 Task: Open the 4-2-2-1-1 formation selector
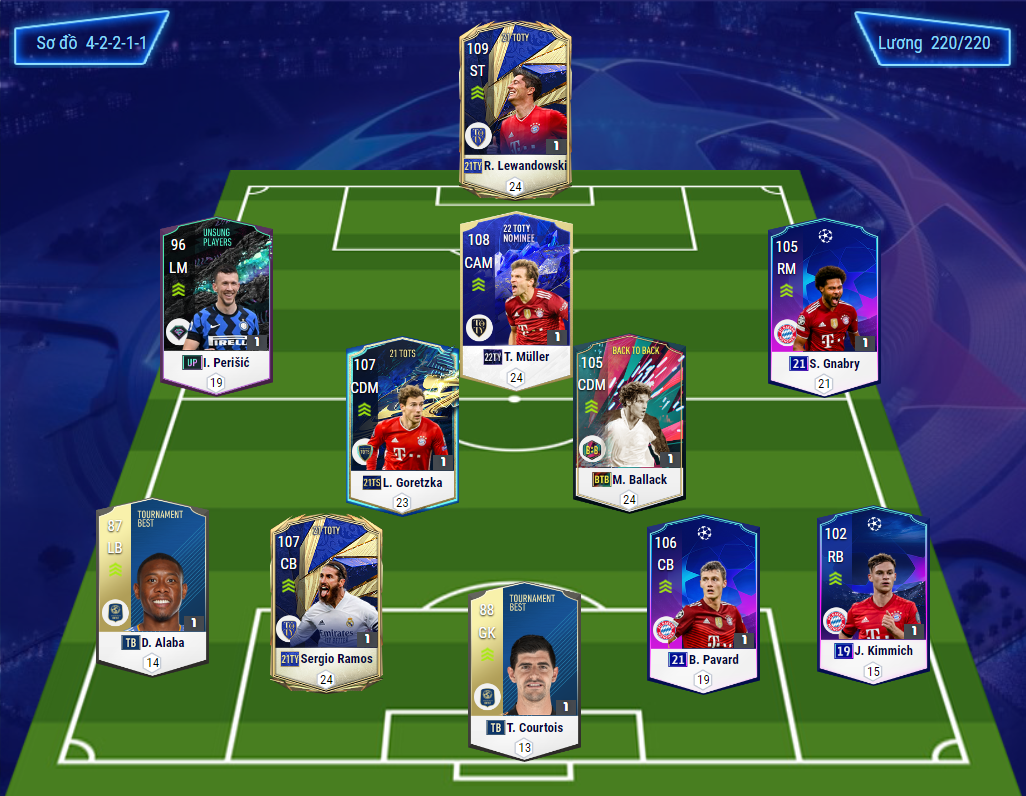87,44
